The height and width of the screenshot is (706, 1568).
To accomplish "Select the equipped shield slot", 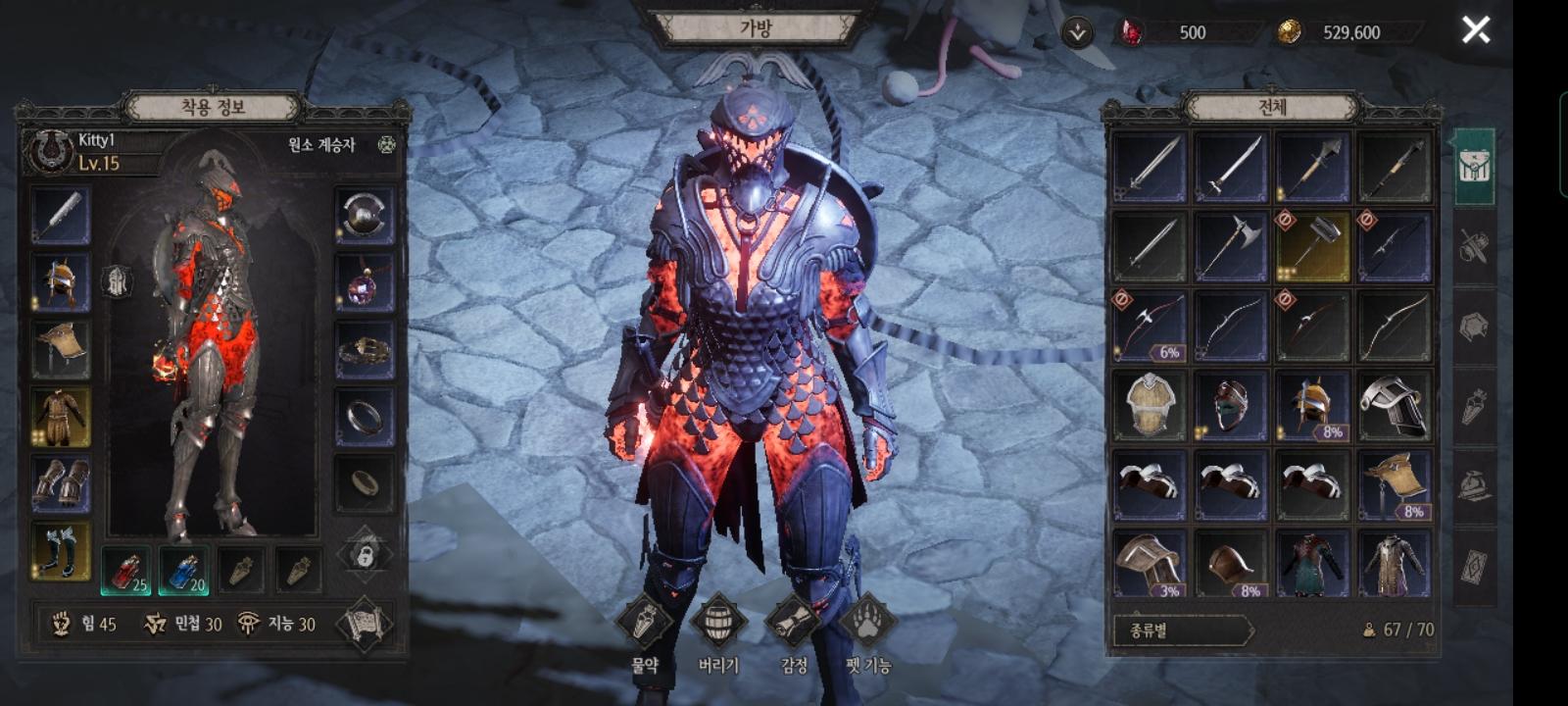I will (365, 216).
